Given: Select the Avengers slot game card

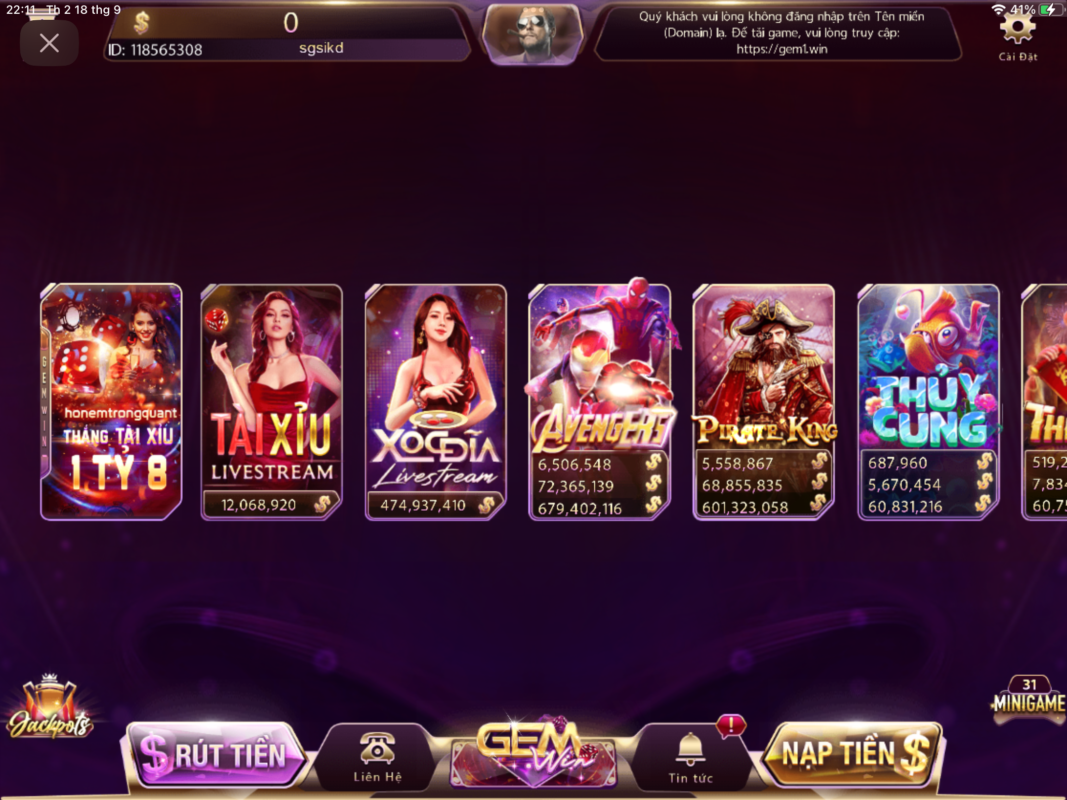Looking at the screenshot, I should pos(599,402).
